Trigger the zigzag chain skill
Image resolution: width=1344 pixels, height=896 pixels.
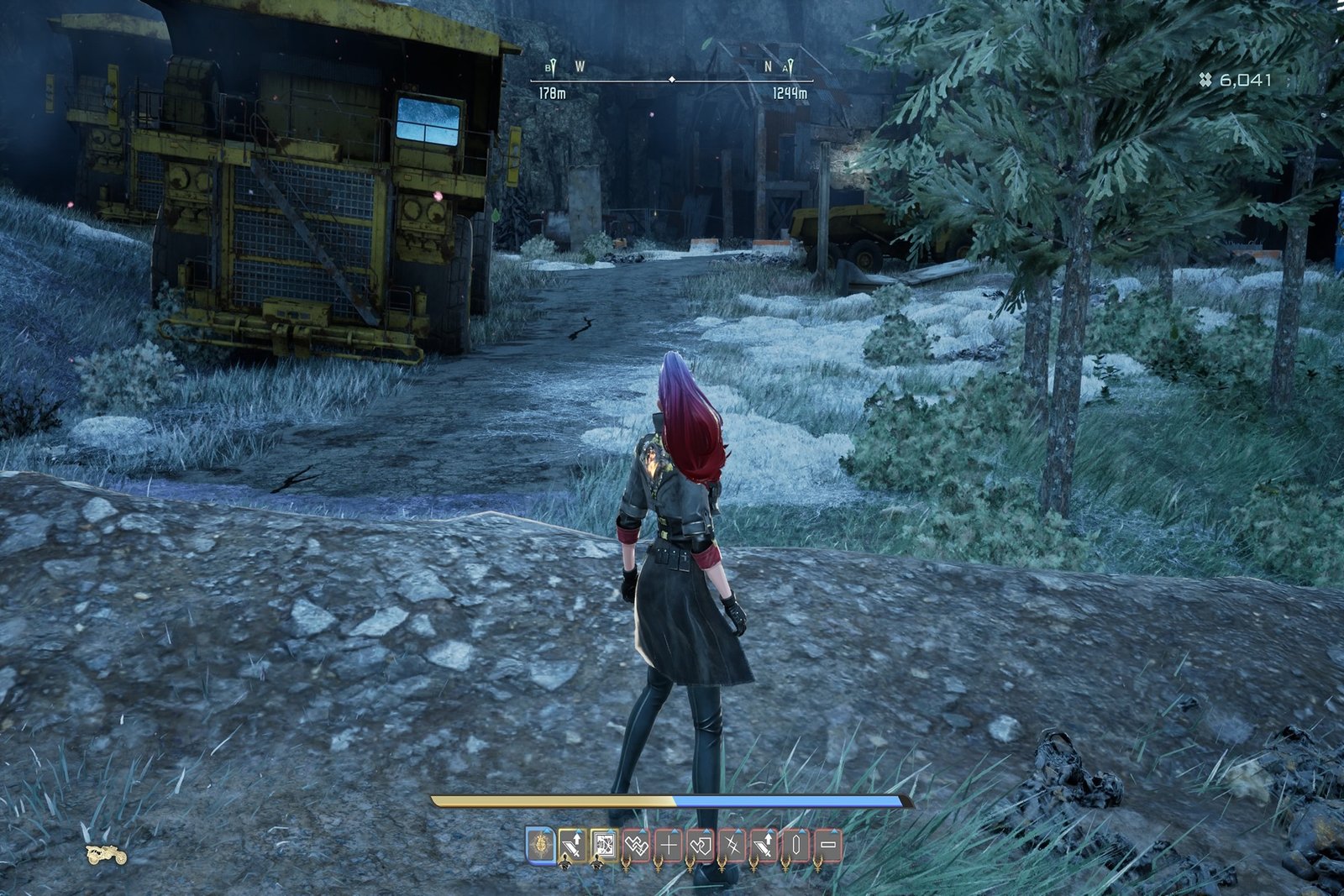click(636, 845)
